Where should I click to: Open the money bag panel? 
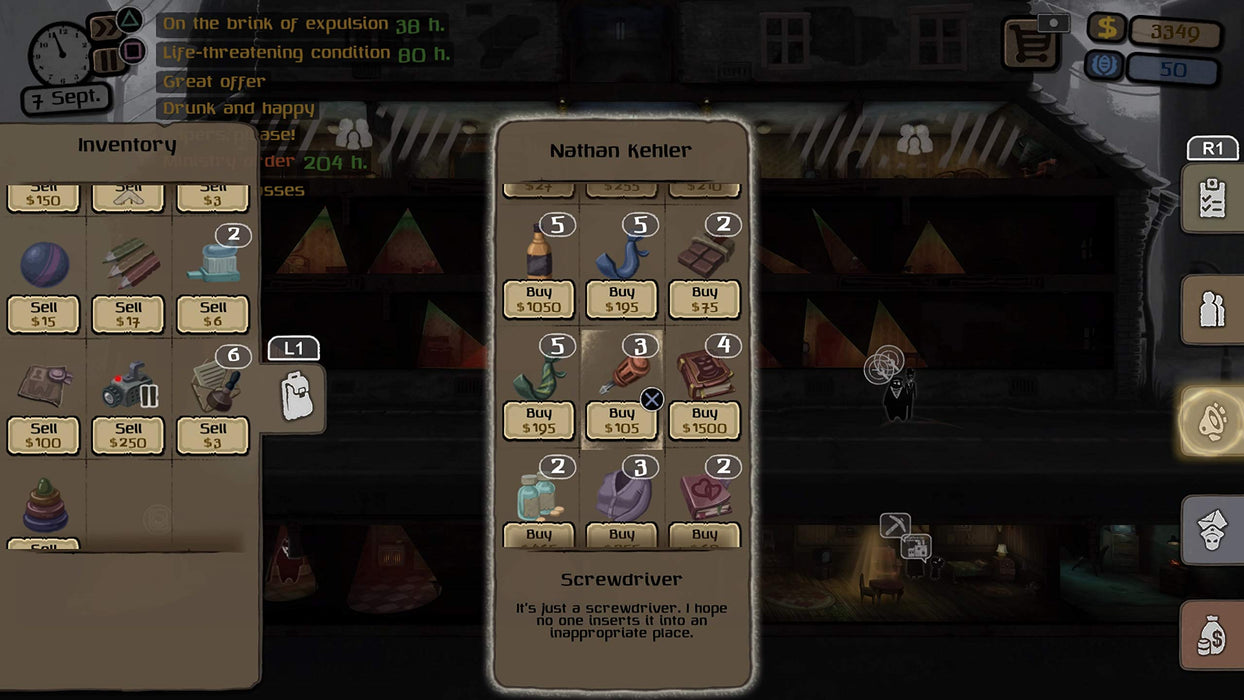[1213, 634]
